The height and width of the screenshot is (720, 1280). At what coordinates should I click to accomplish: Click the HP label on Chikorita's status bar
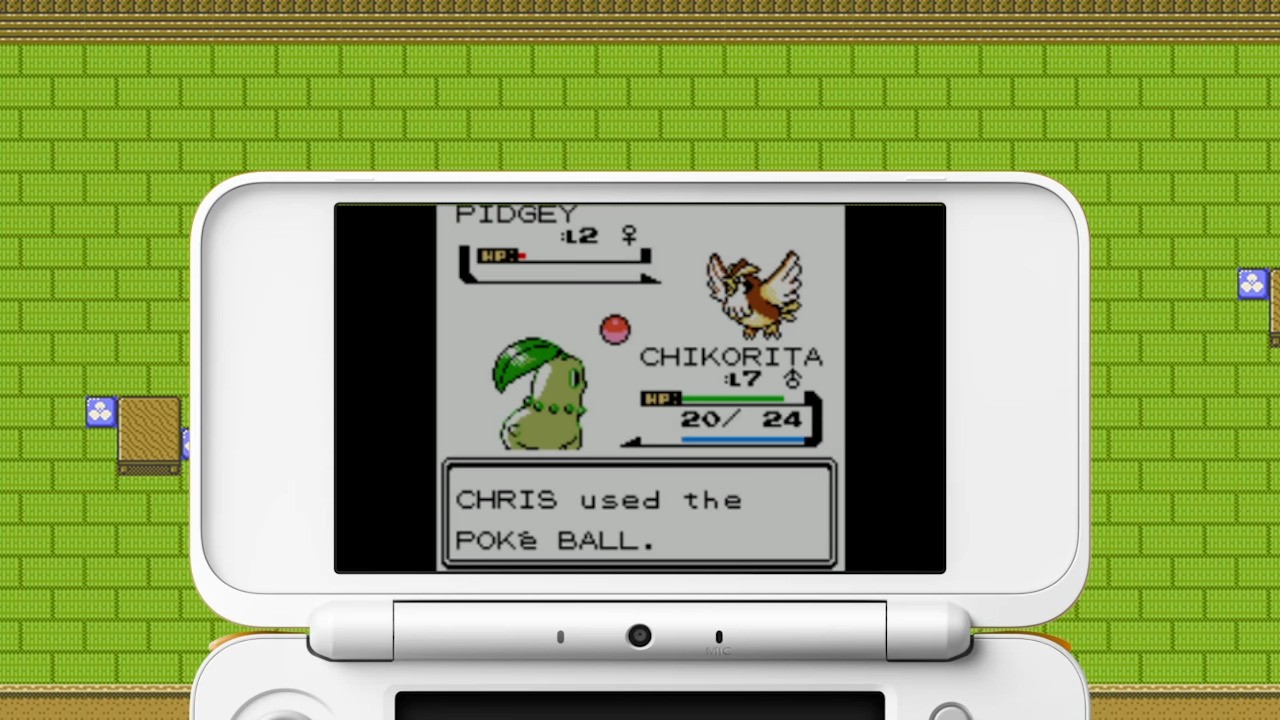(x=660, y=399)
